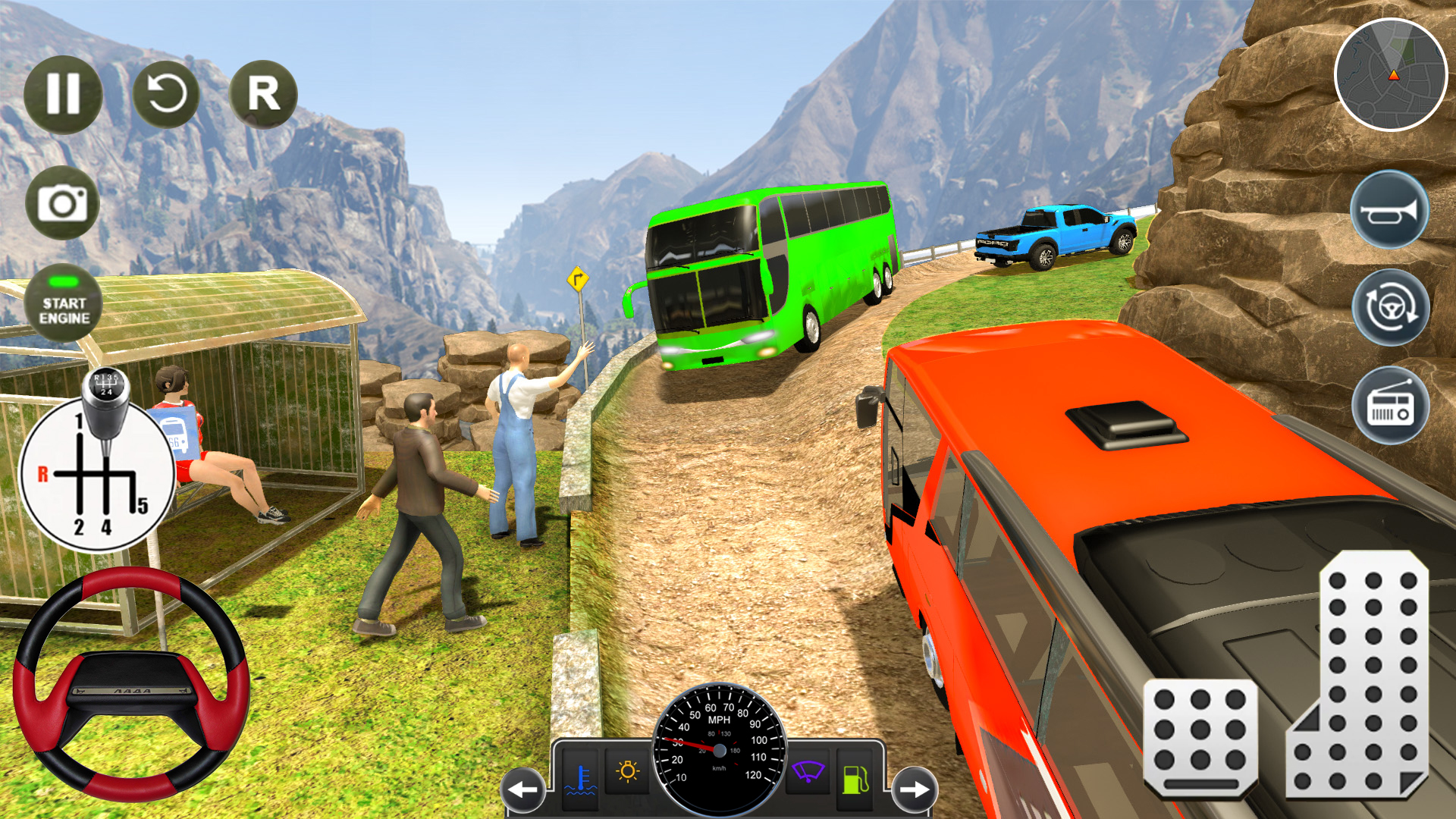
Task: Toggle the headlights with the sun icon
Action: point(626,770)
